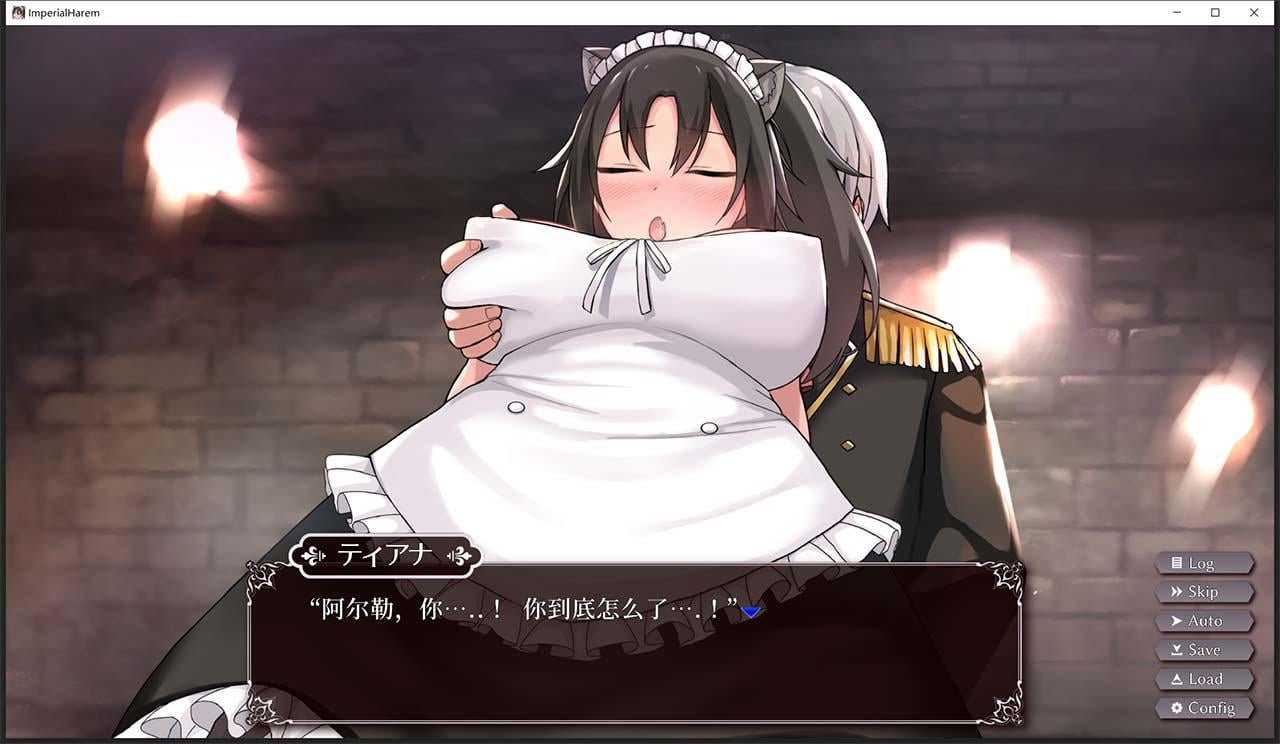
Task: Enable Auto mode for automatic text advance
Action: click(x=1204, y=621)
